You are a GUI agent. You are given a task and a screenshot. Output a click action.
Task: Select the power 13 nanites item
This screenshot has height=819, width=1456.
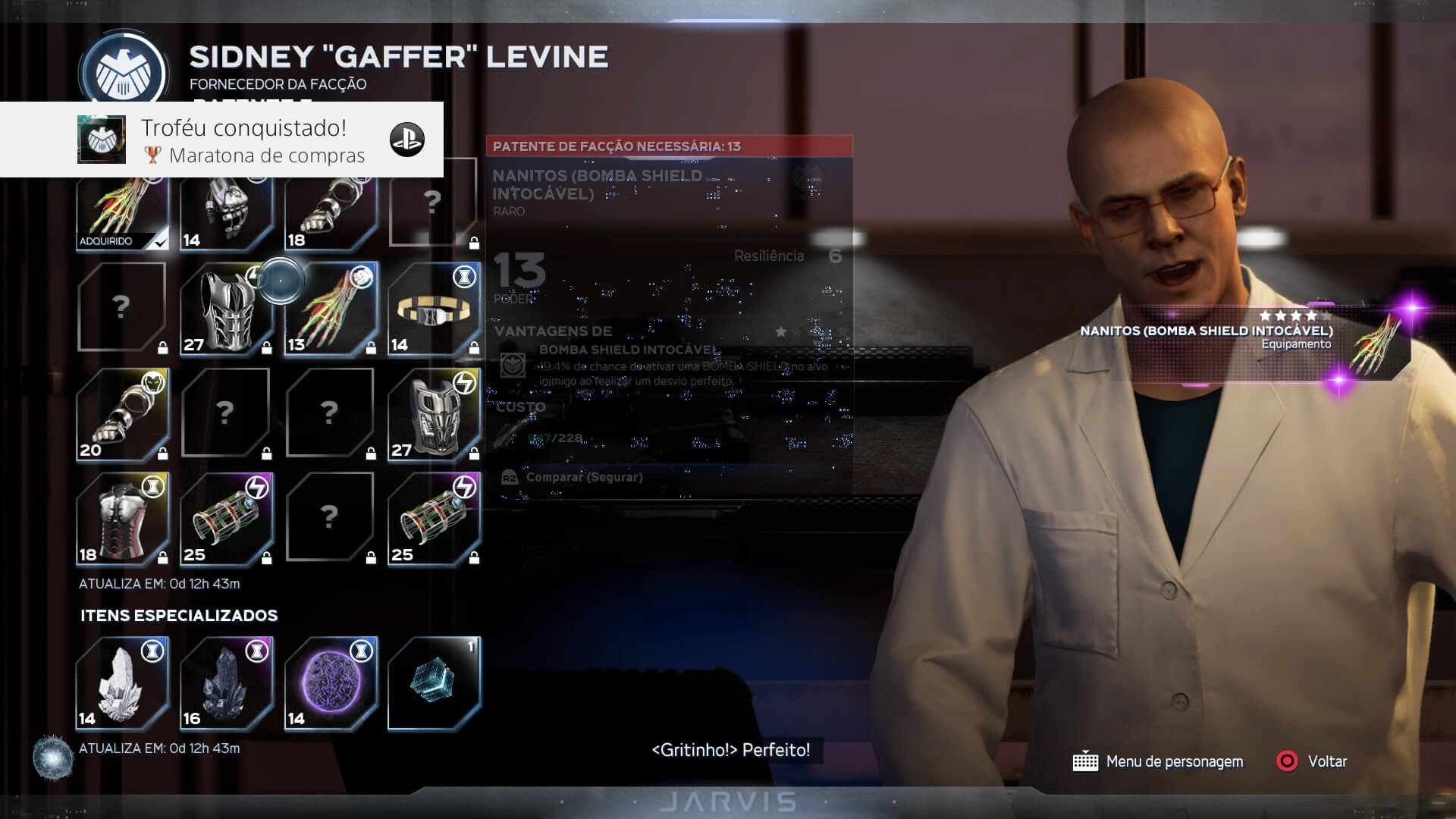pyautogui.click(x=331, y=309)
